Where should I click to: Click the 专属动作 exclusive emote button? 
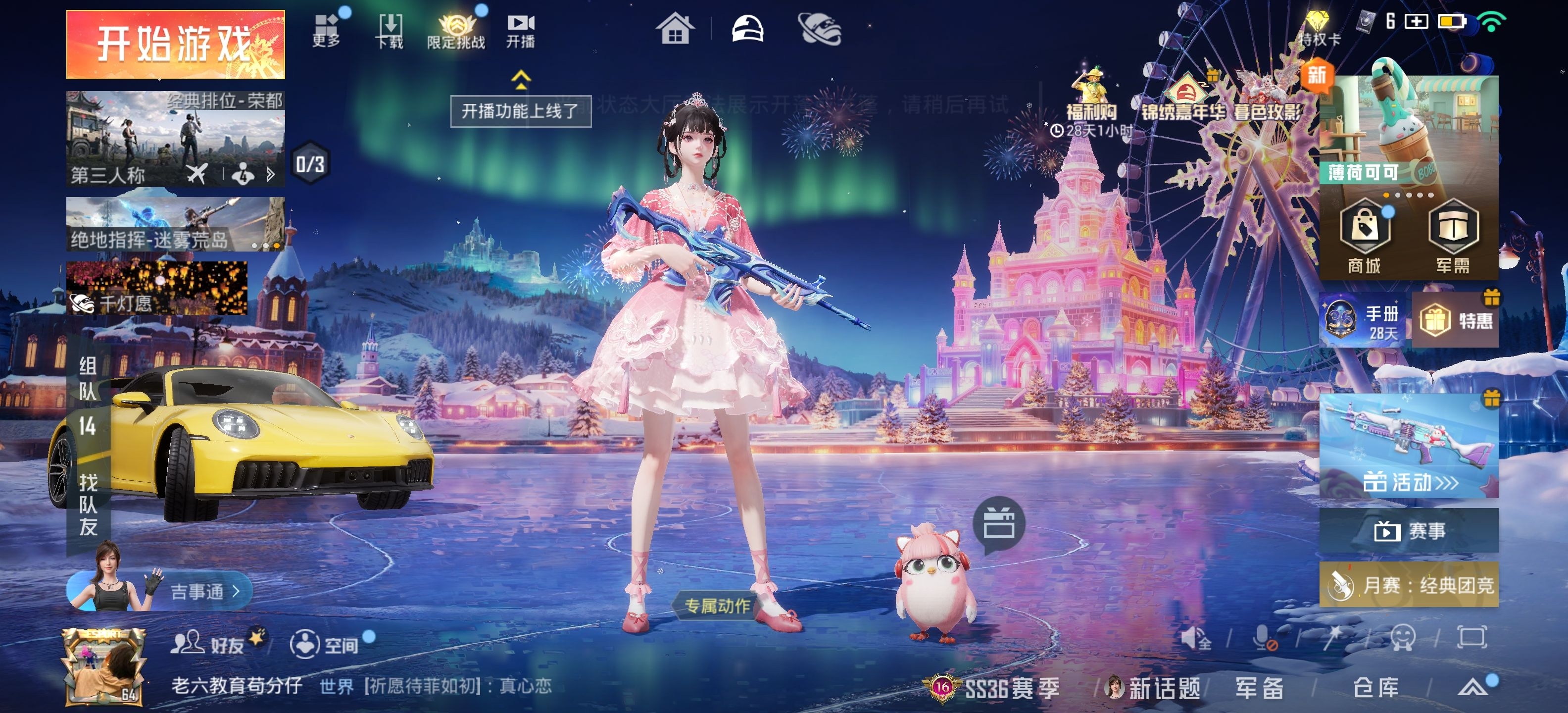click(x=717, y=606)
